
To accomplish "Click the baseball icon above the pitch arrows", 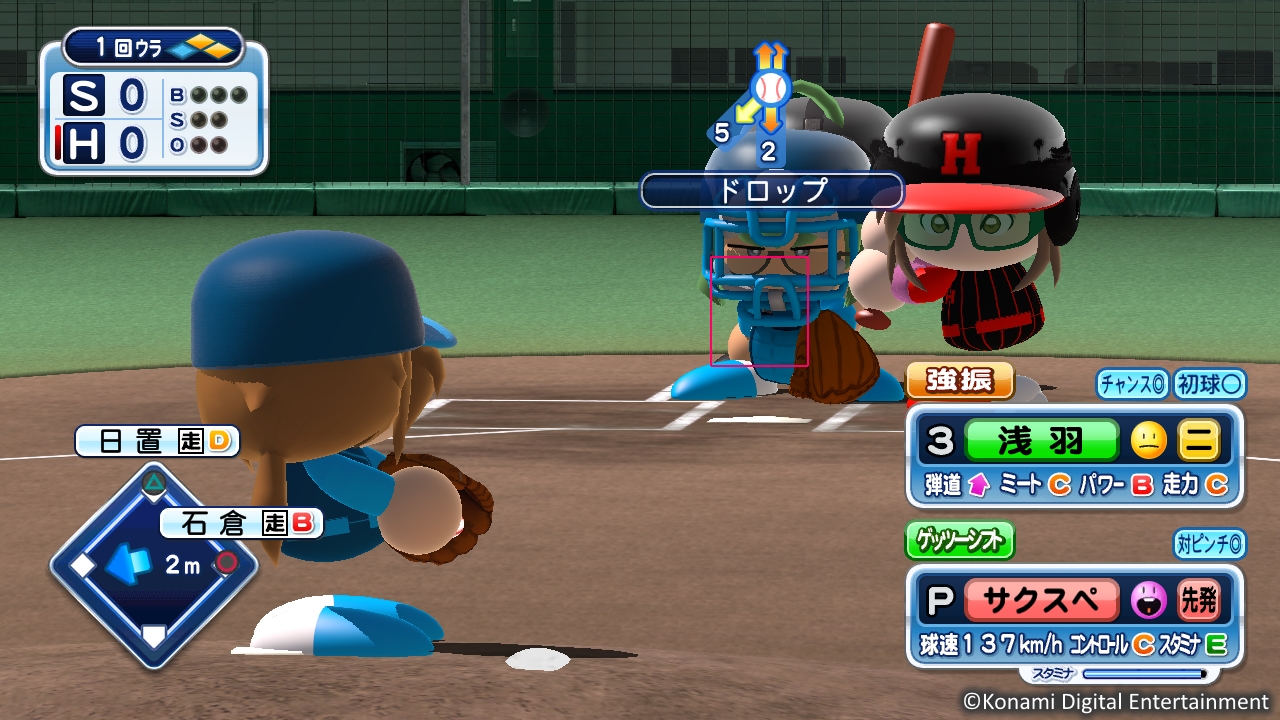I will pyautogui.click(x=769, y=89).
